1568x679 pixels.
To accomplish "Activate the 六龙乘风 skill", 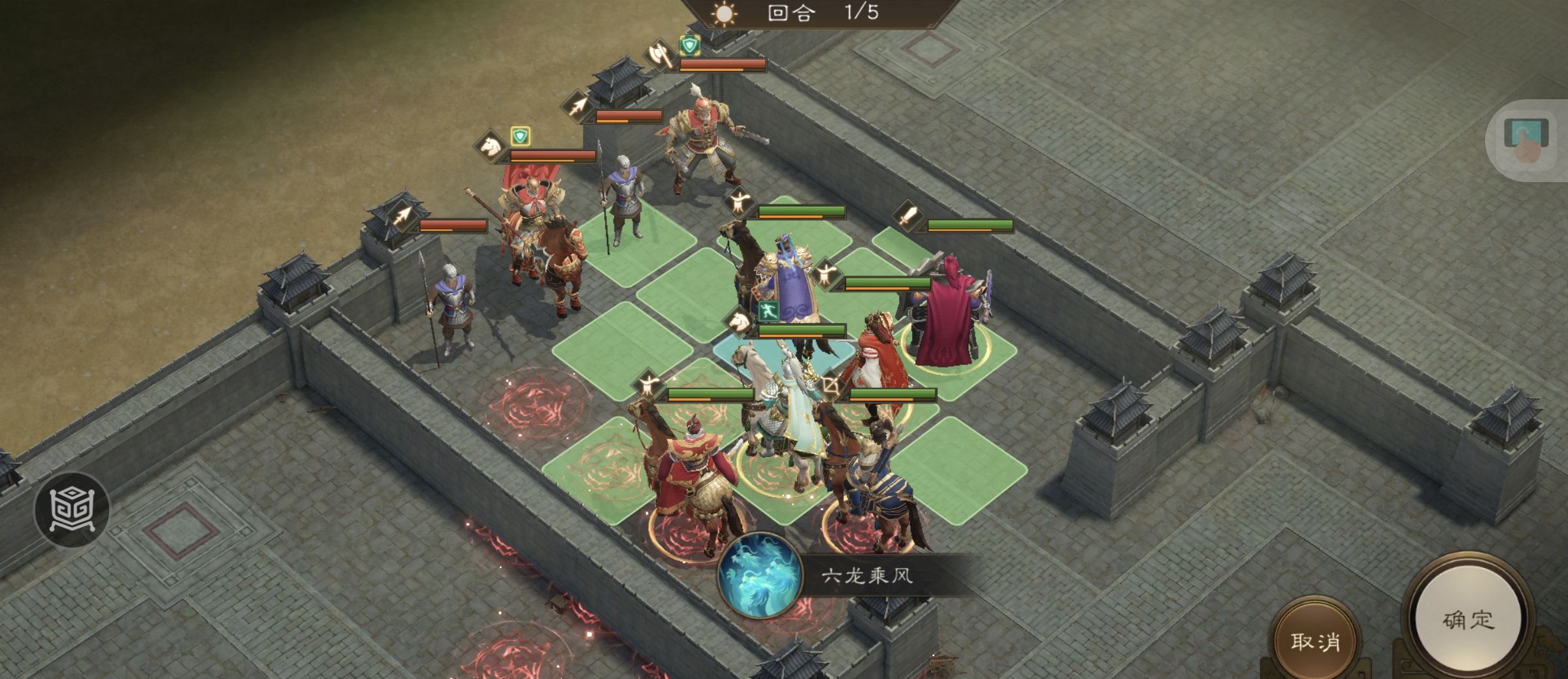I will [x=760, y=576].
